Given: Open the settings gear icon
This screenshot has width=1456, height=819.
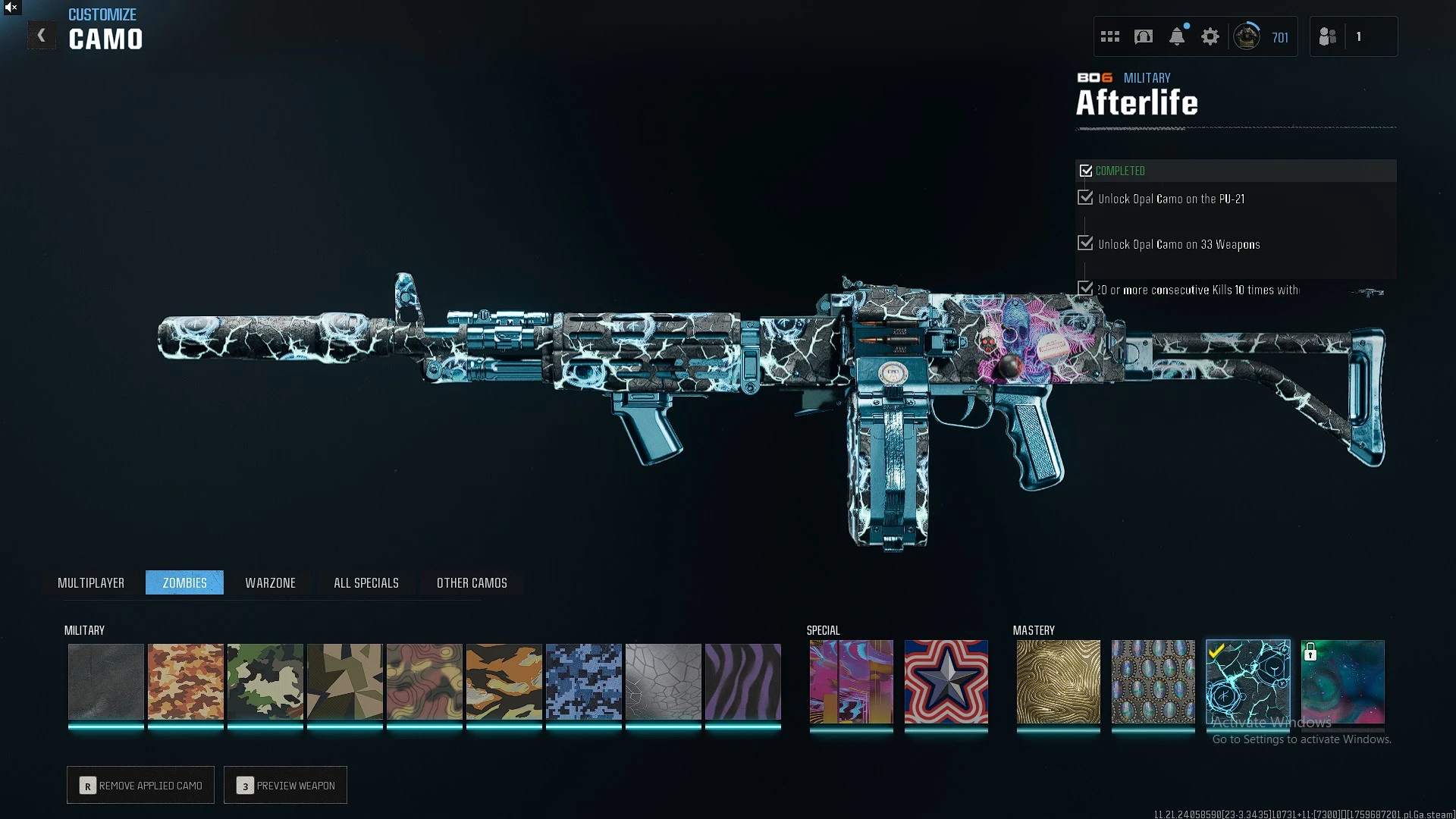Looking at the screenshot, I should click(x=1210, y=36).
